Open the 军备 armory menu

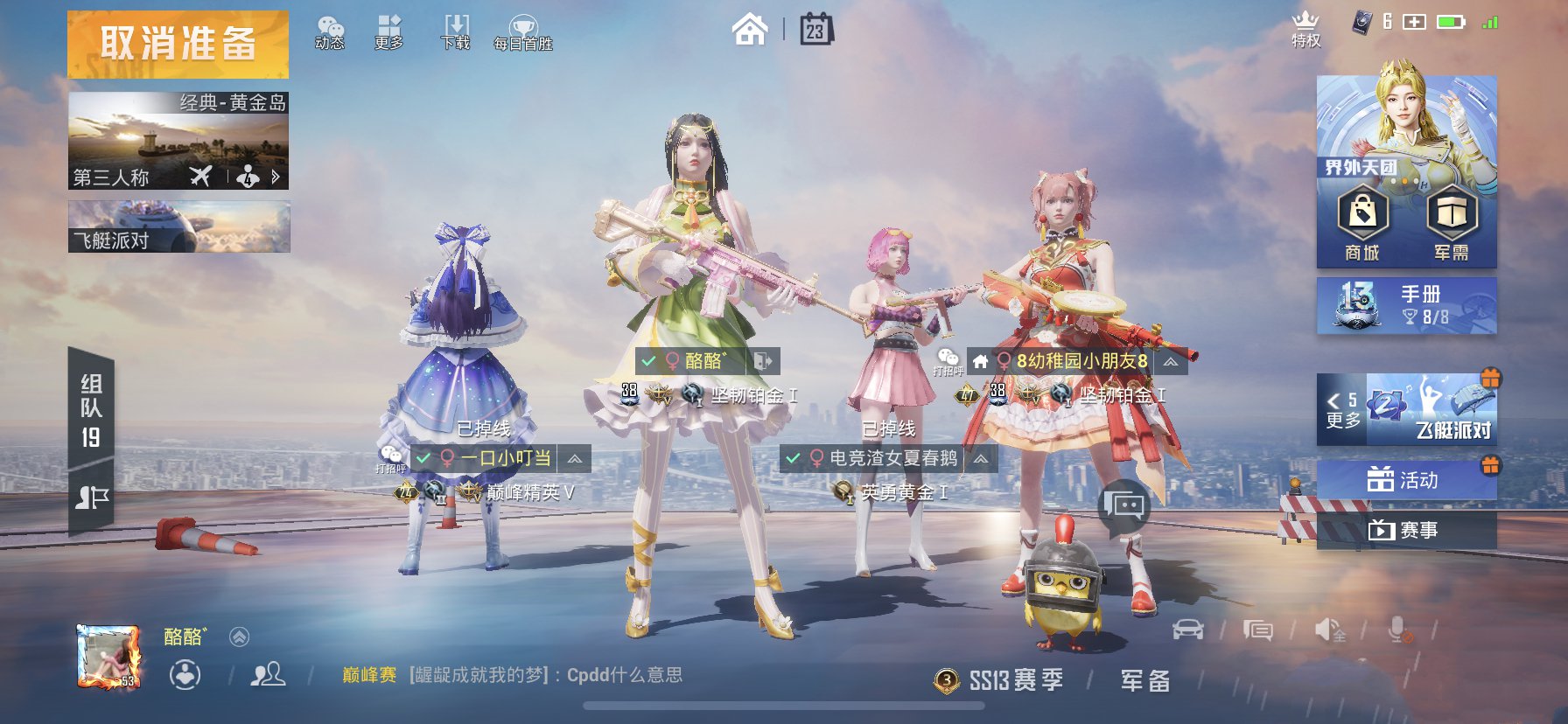tap(1144, 680)
